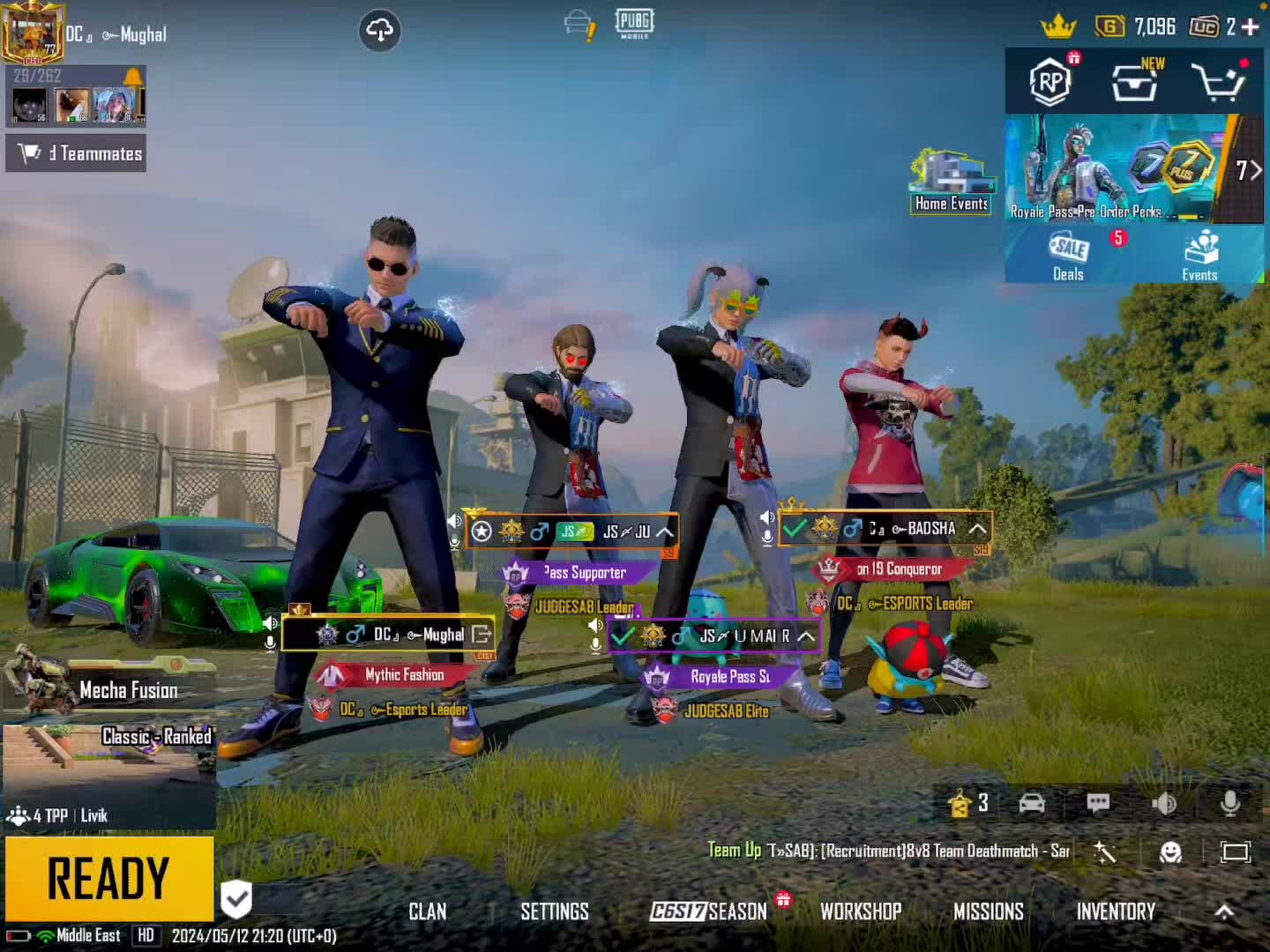Add UC with the plus button

(x=1250, y=27)
